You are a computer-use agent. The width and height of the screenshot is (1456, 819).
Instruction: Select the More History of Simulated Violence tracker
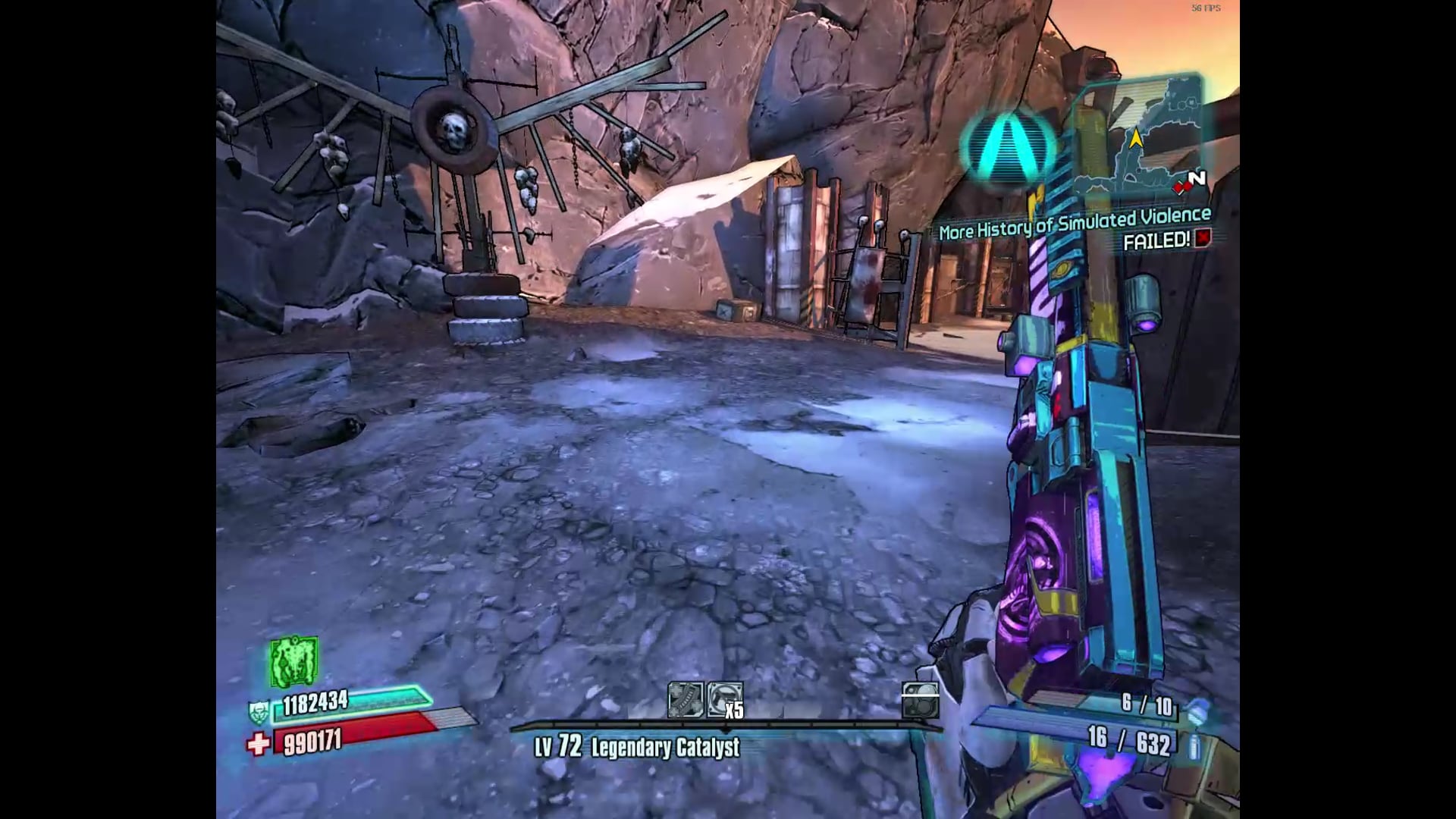point(1075,224)
